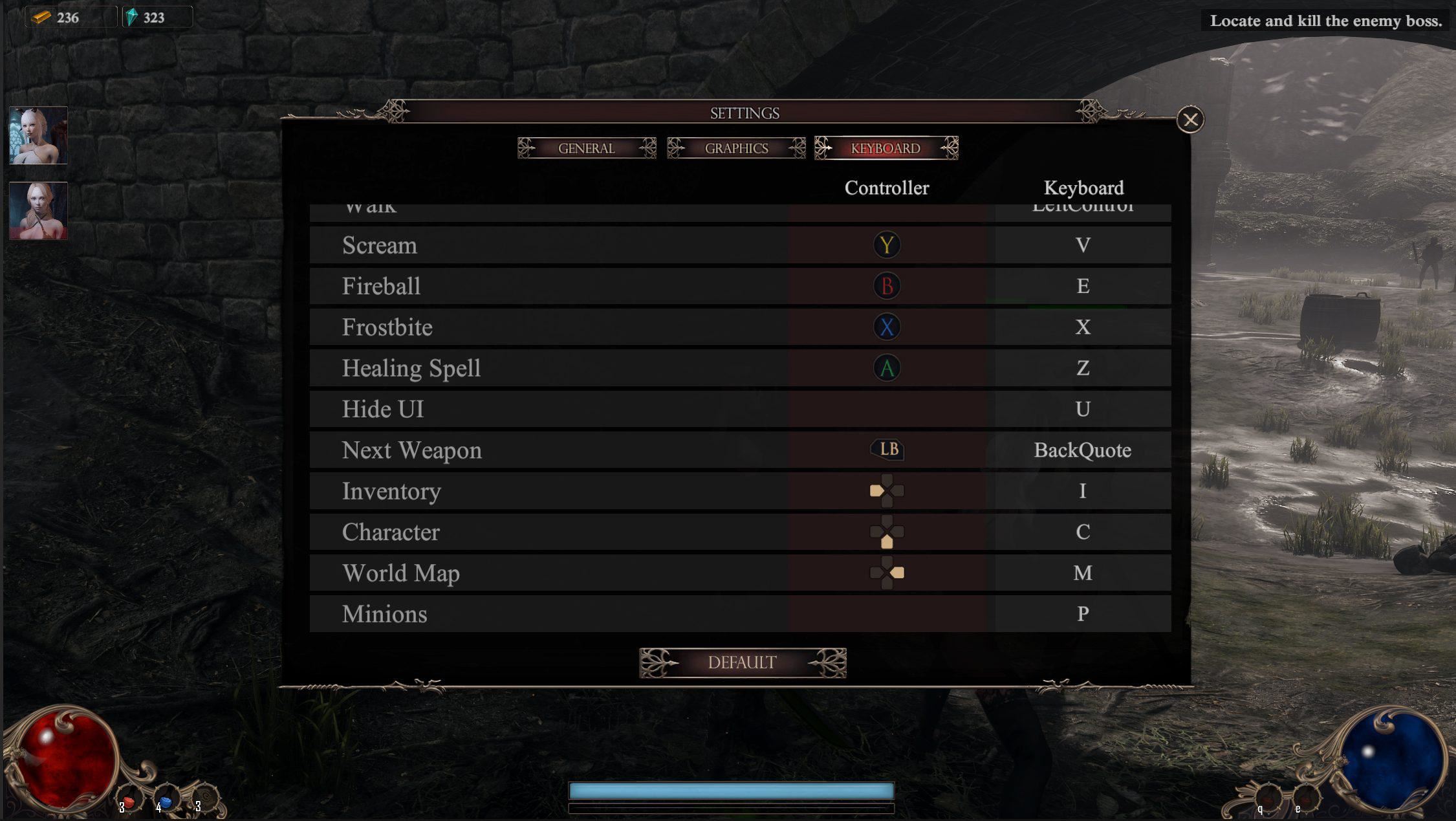The height and width of the screenshot is (821, 1456).
Task: Edit the World Map key M
Action: [1082, 573]
